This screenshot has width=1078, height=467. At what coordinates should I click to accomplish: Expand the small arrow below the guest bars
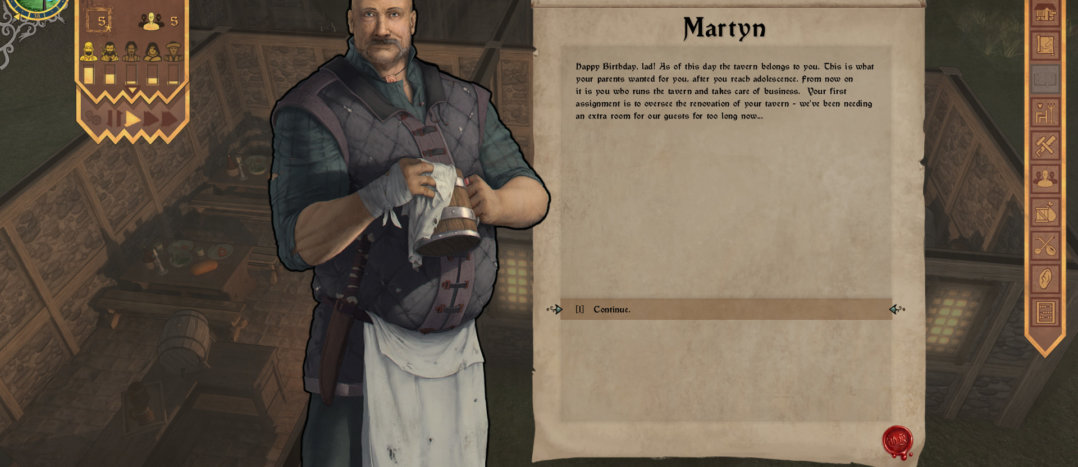point(131,91)
